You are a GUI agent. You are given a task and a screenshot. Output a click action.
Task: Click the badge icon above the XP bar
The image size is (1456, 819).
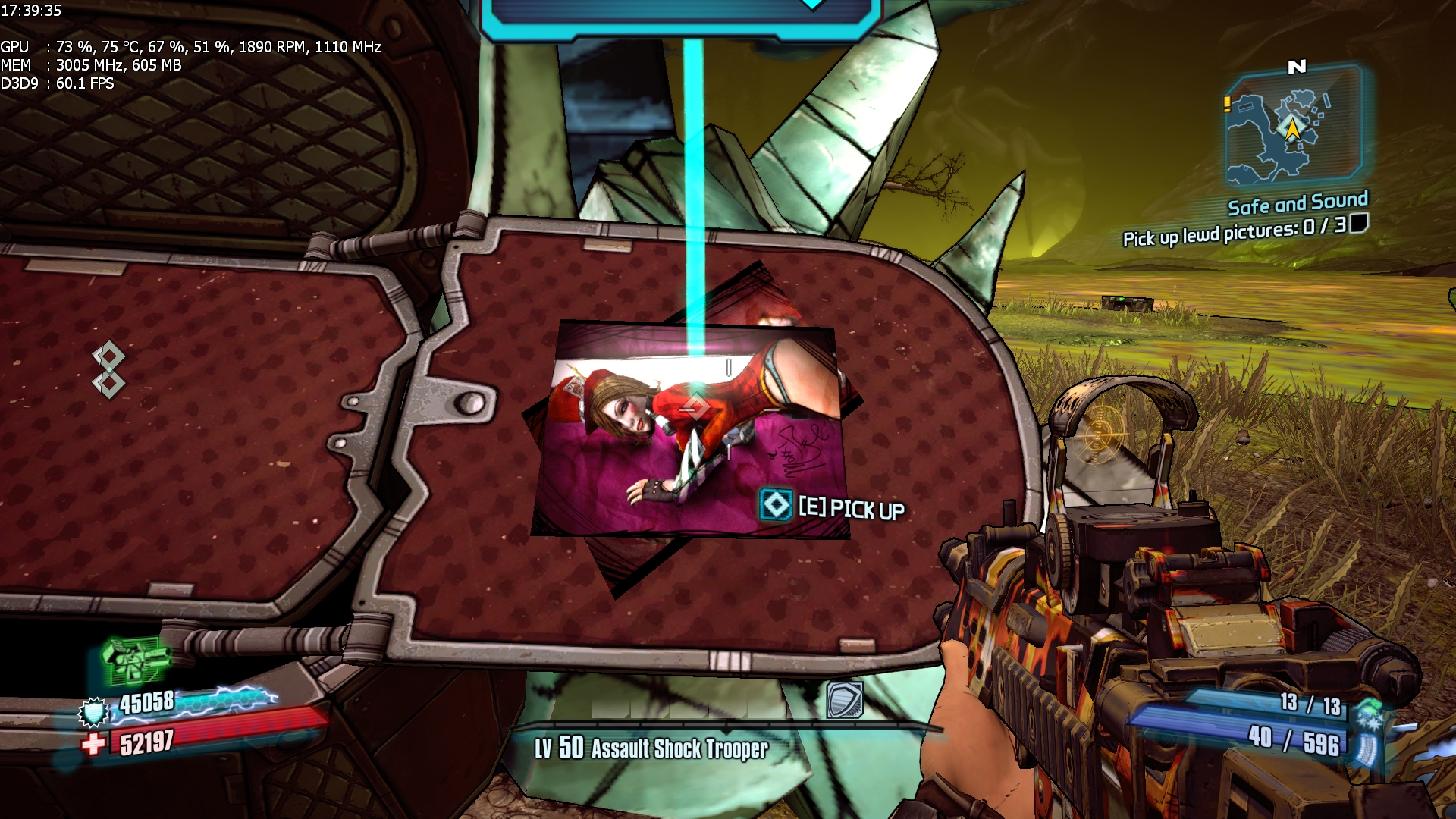[x=844, y=700]
